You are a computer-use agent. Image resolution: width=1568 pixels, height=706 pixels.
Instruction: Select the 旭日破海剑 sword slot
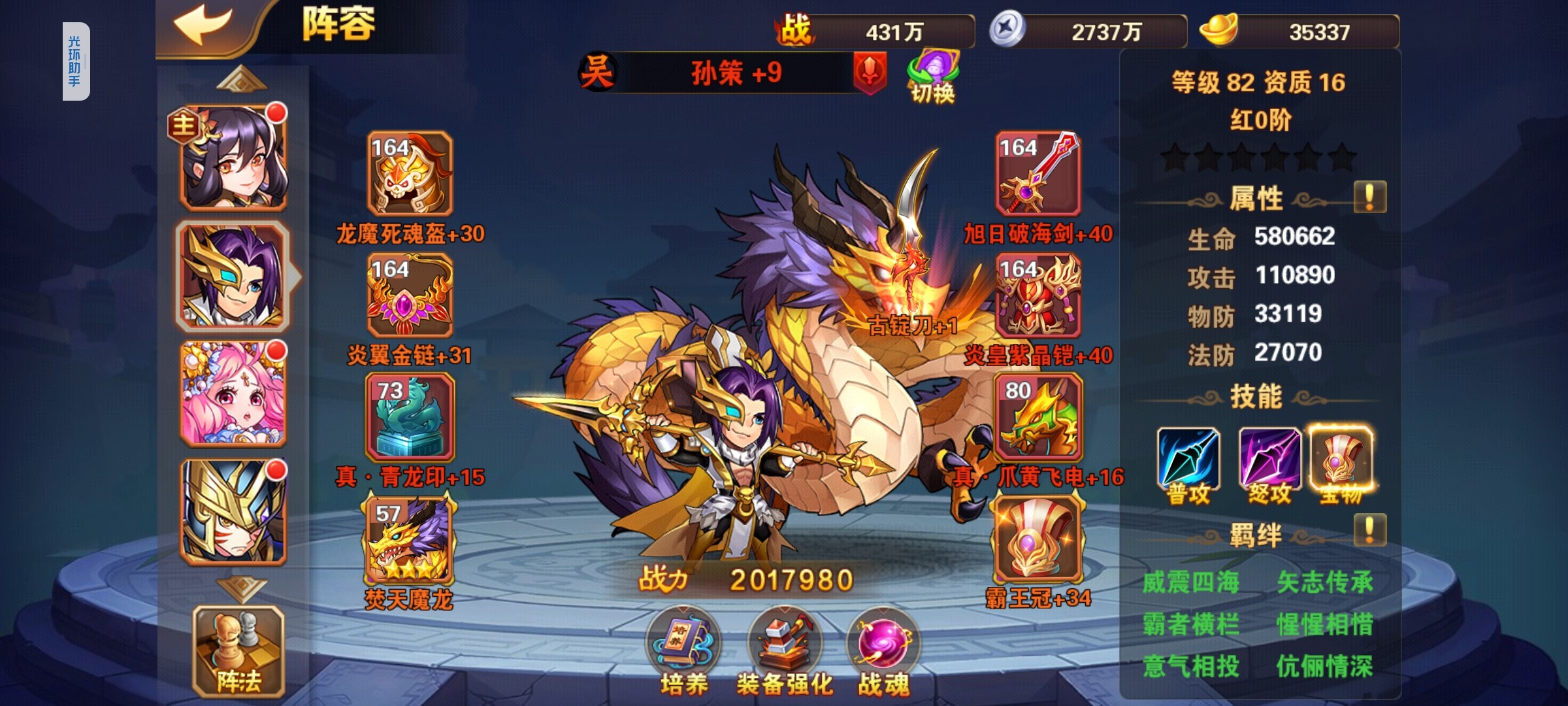[1038, 174]
